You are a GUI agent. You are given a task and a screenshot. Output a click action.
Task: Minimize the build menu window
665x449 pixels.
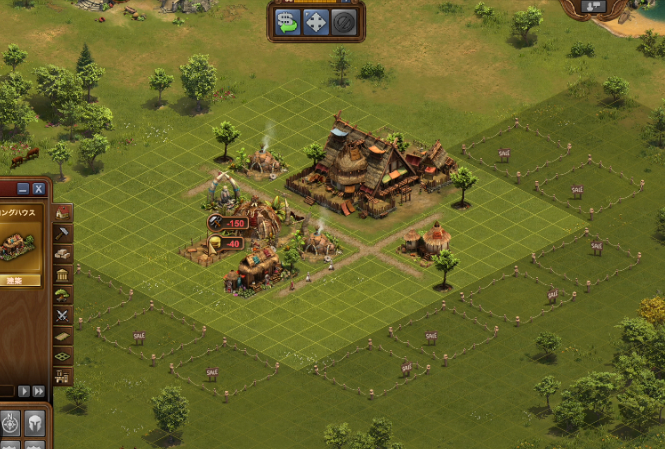[x=24, y=188]
